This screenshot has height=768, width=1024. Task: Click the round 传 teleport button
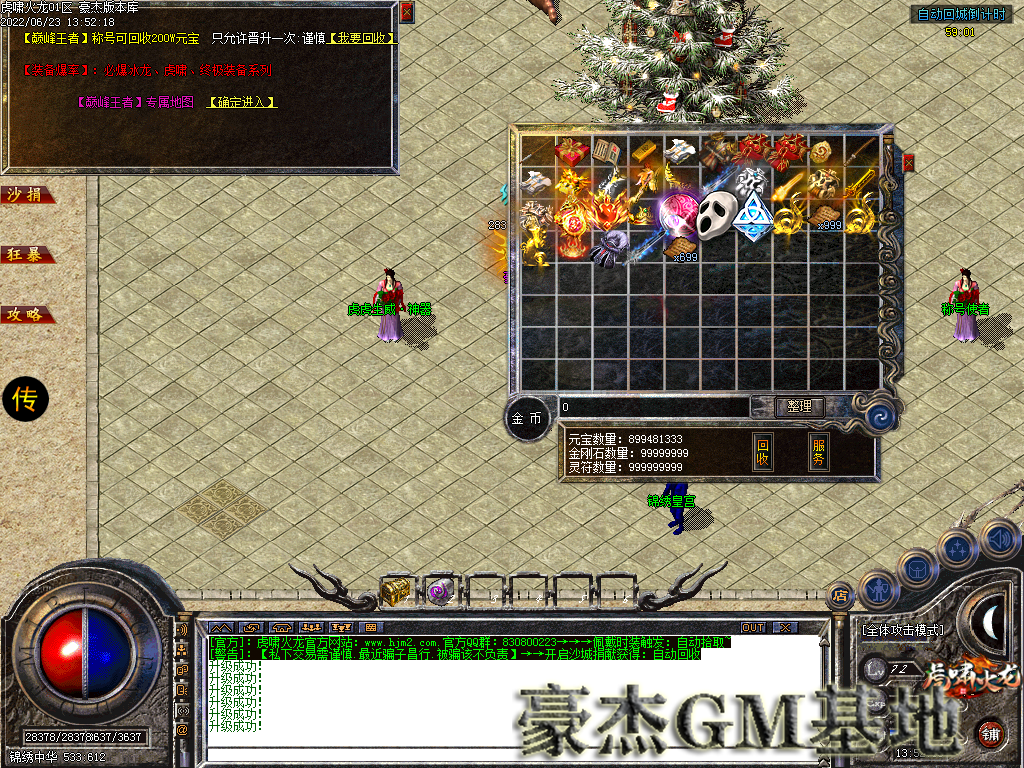pyautogui.click(x=24, y=400)
